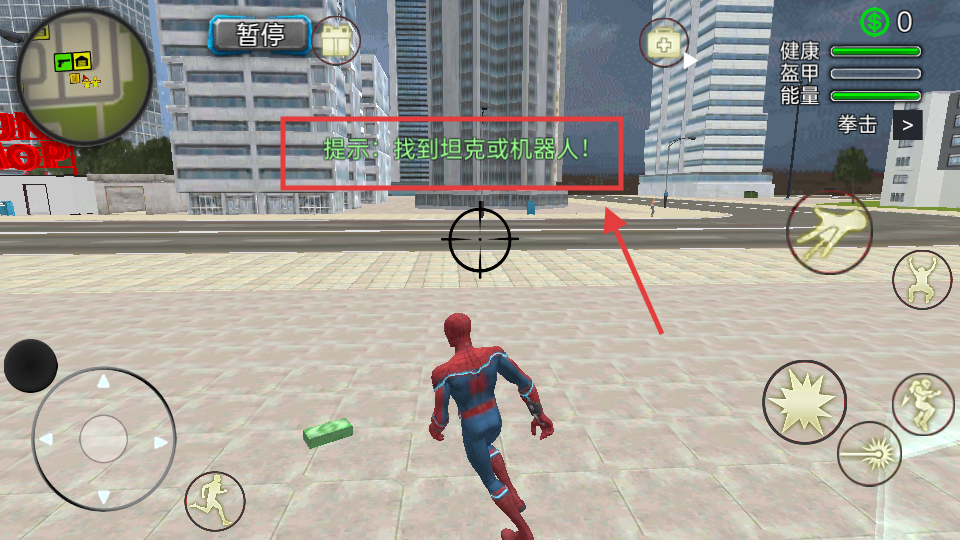Viewport: 960px width, 540px height.
Task: Open the circular city minimap
Action: click(84, 76)
